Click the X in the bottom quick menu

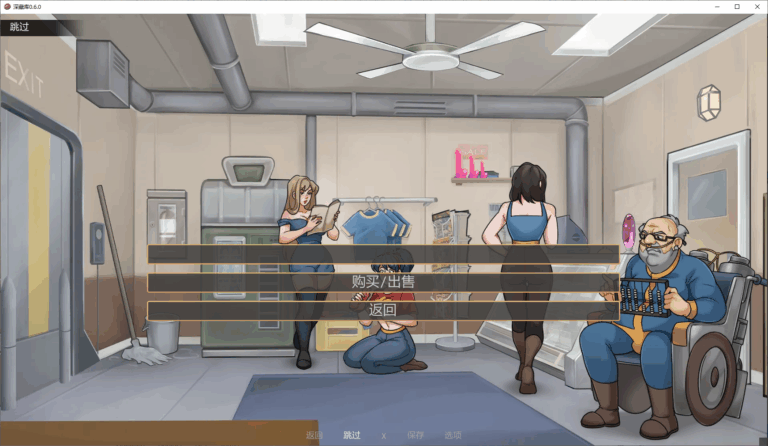[384, 436]
